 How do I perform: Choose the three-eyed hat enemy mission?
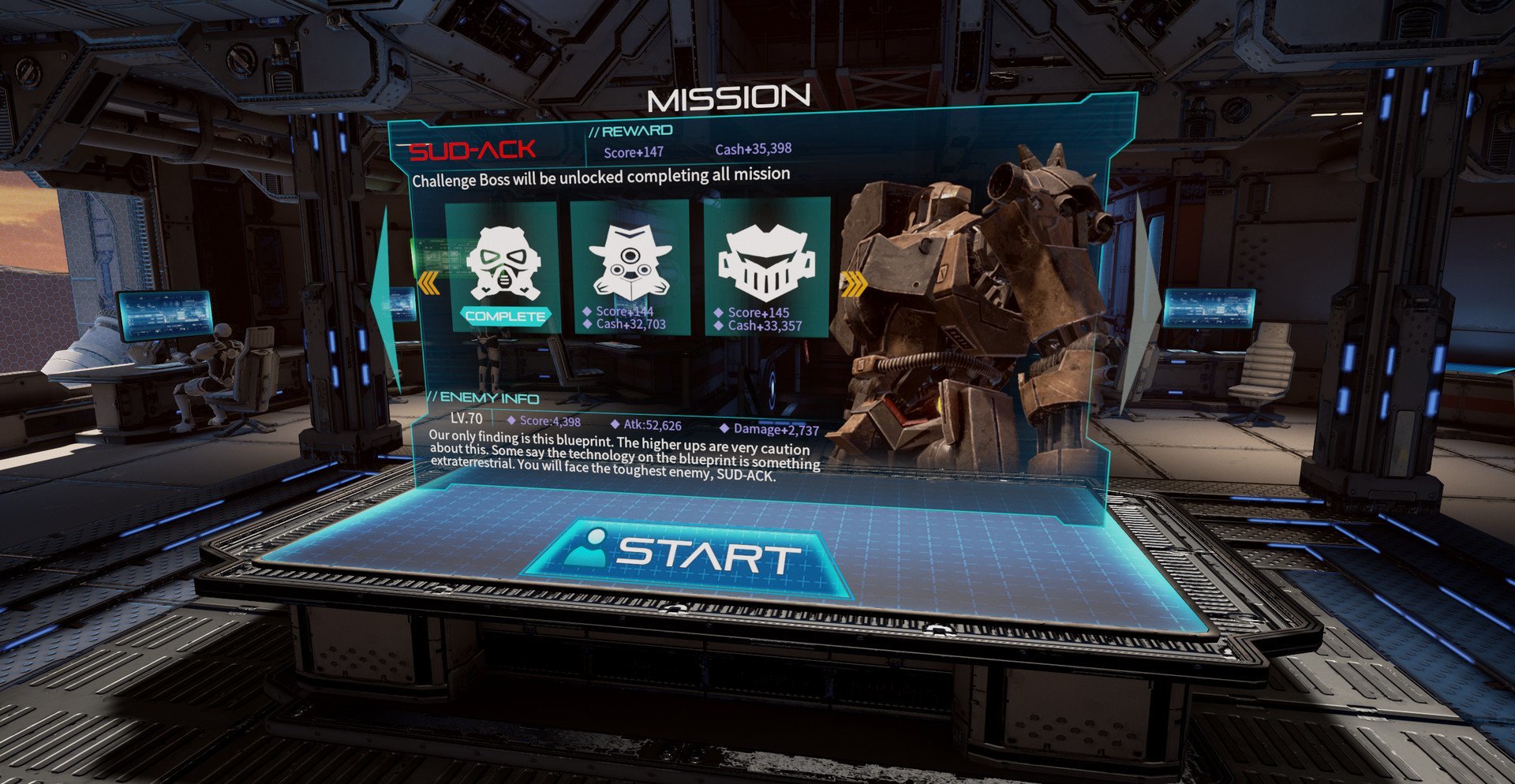coord(630,267)
